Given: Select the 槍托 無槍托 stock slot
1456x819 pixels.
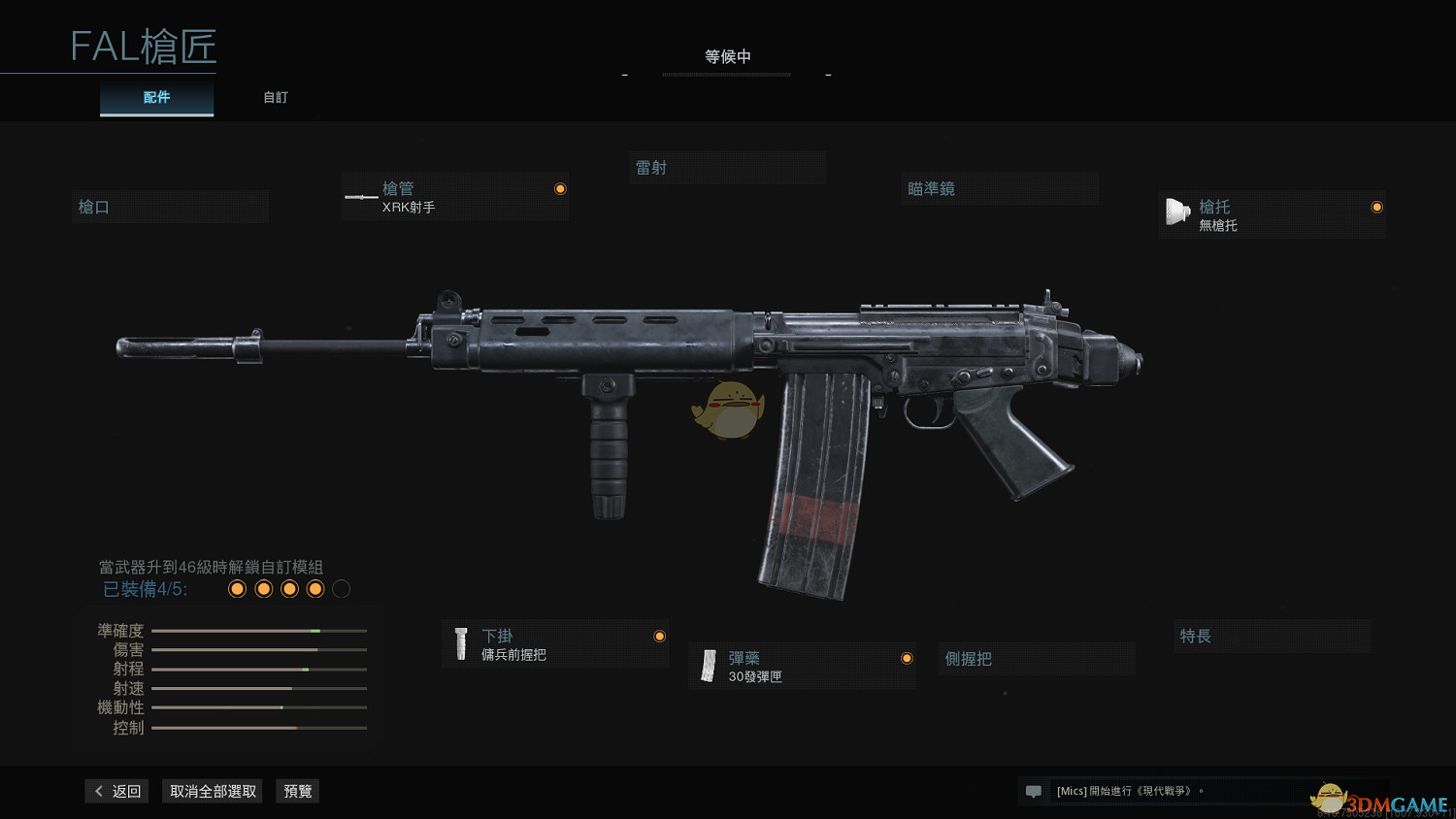Looking at the screenshot, I should click(x=1272, y=215).
